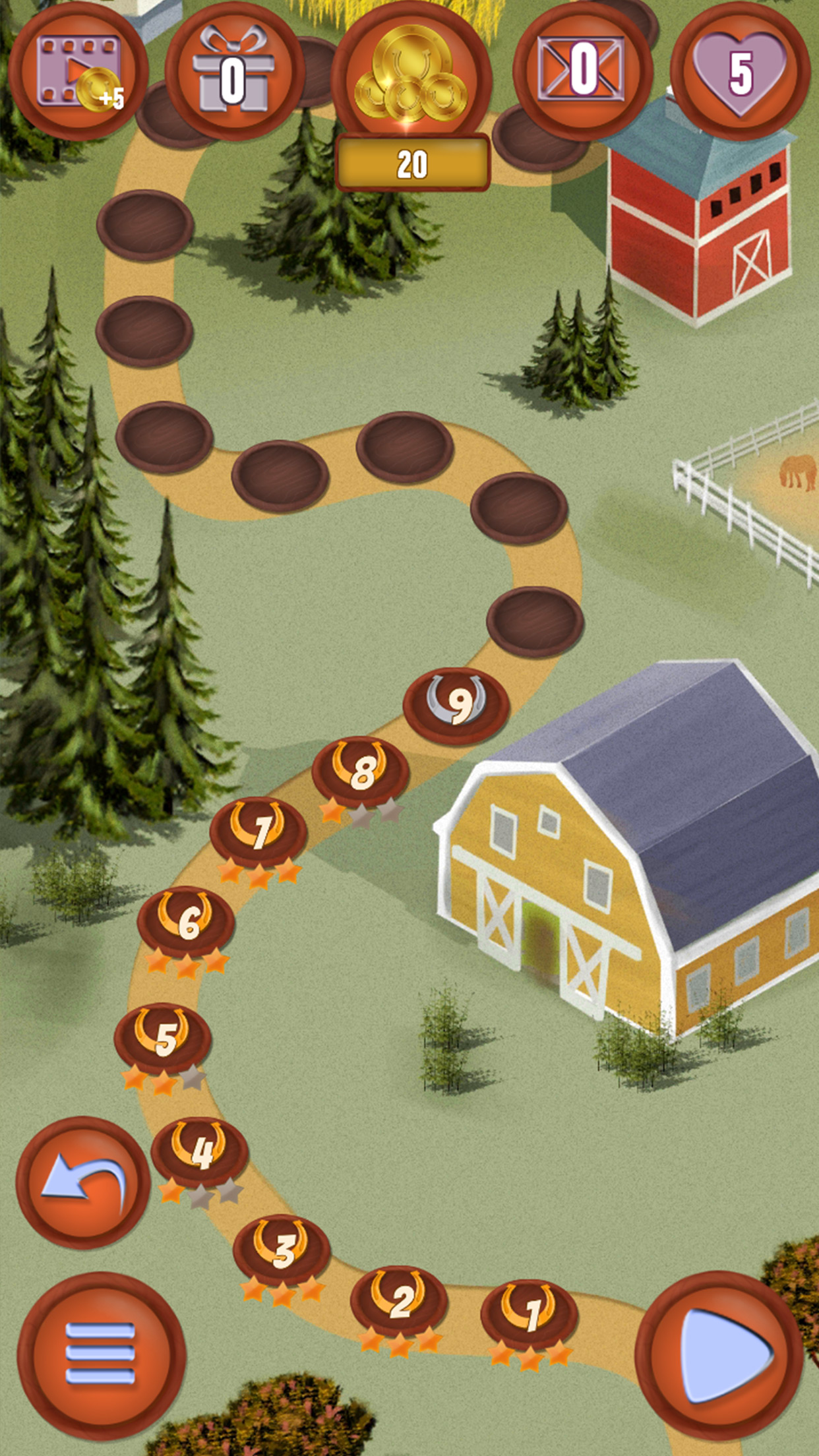Tap the crossed-out box counter button

click(582, 71)
